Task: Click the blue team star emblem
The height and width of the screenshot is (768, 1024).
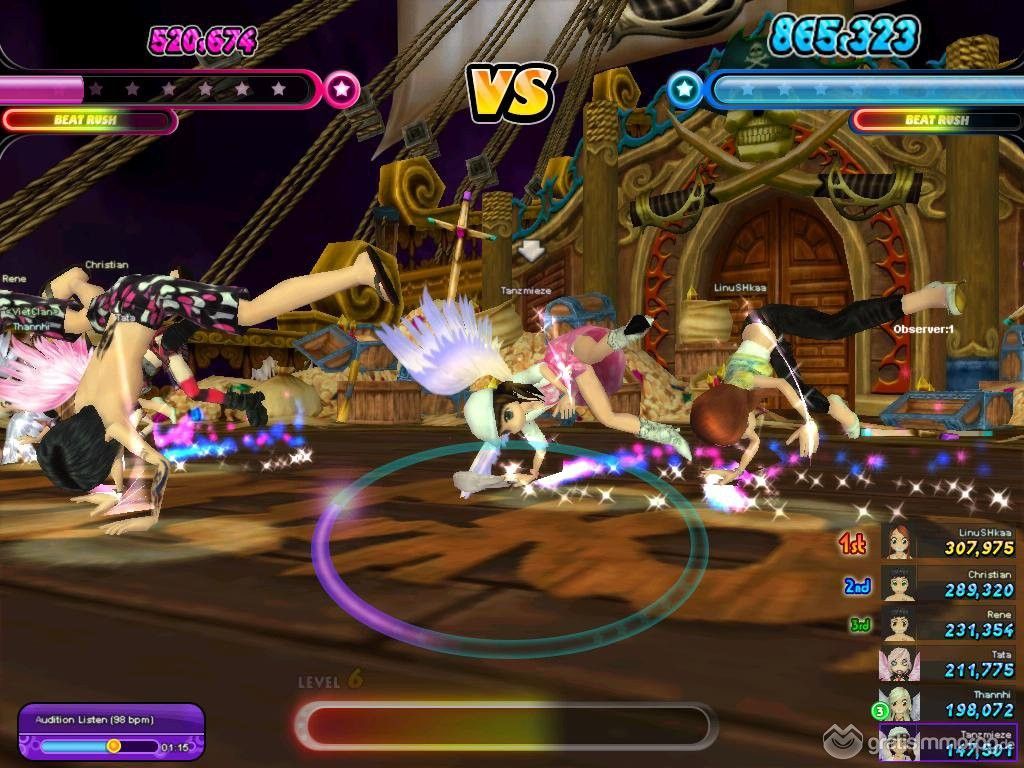Action: tap(685, 90)
